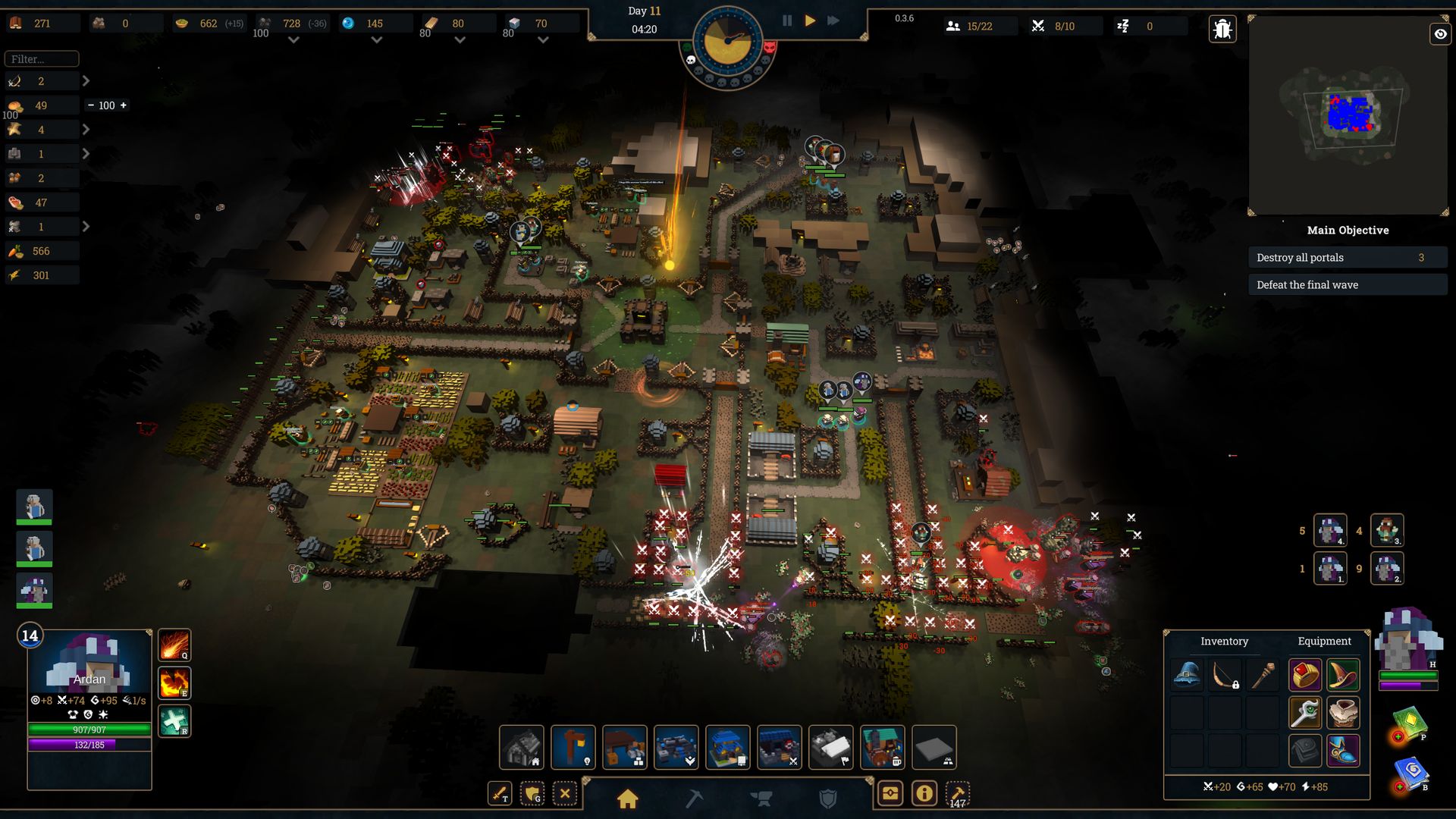
Task: Pause the game with the pause button
Action: coord(787,21)
